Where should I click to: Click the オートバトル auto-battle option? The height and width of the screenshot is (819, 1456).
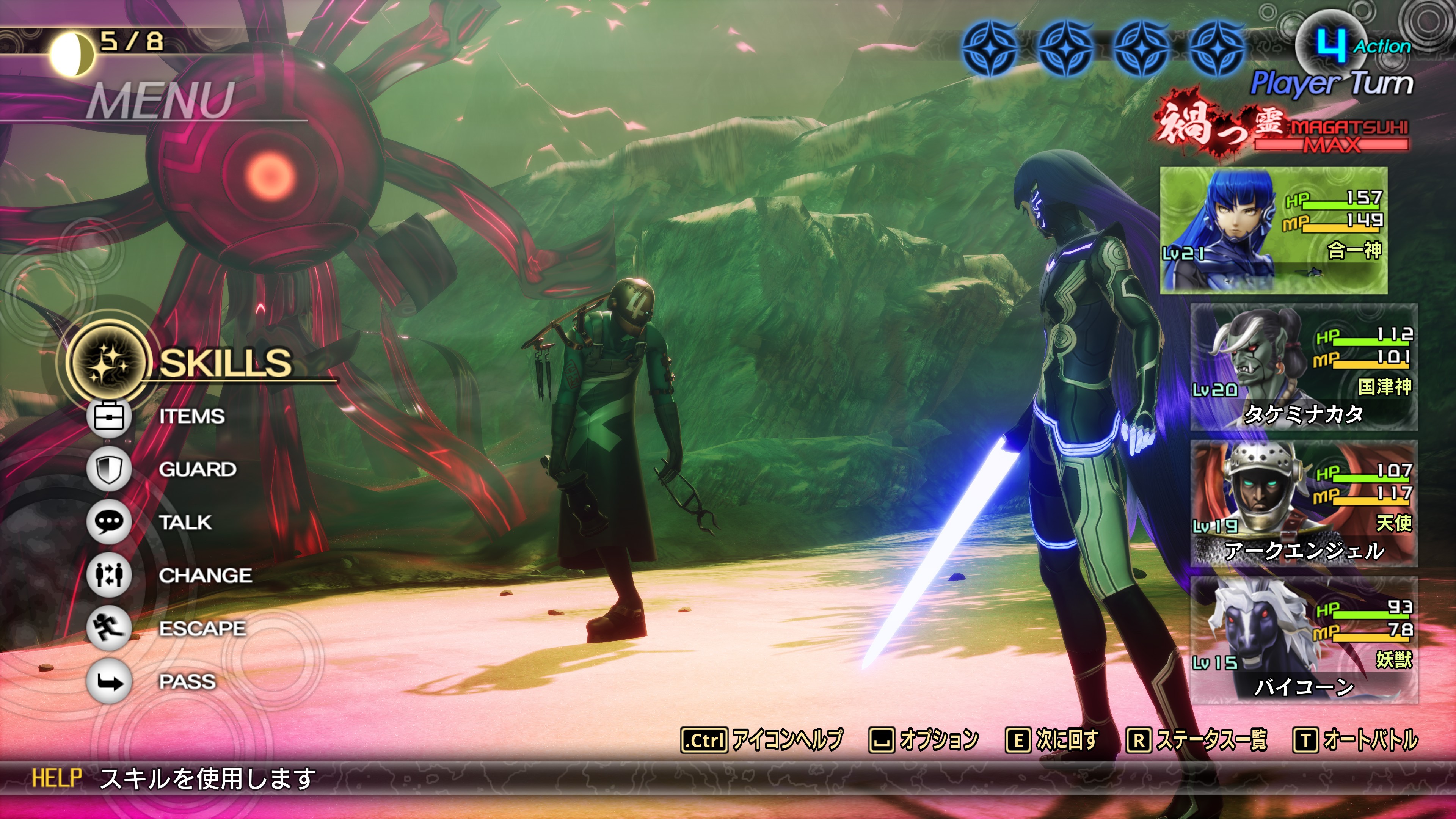[x=1356, y=740]
